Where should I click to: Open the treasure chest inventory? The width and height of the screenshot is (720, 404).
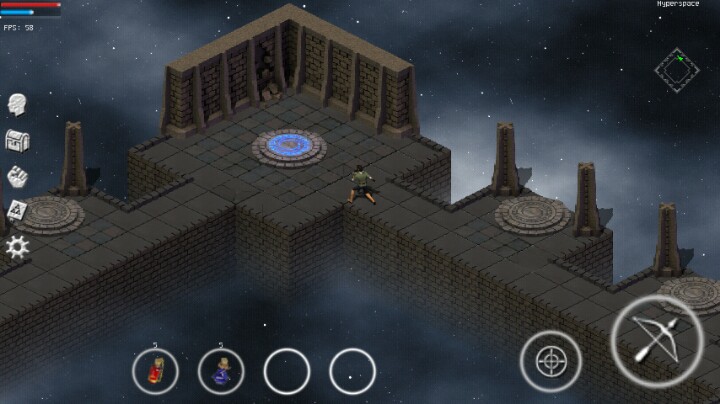(x=16, y=140)
